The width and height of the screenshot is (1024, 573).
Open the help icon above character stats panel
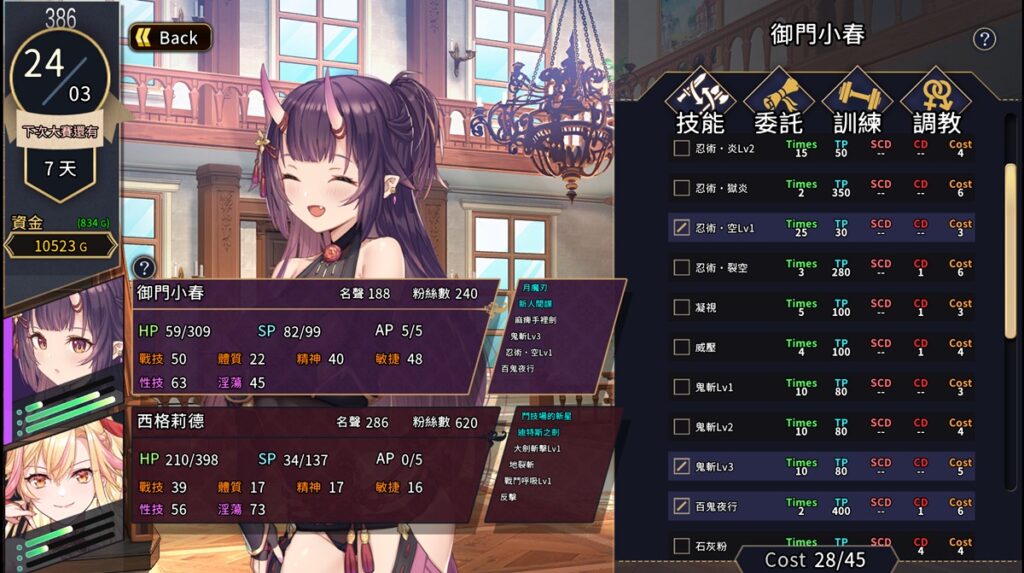click(x=144, y=267)
